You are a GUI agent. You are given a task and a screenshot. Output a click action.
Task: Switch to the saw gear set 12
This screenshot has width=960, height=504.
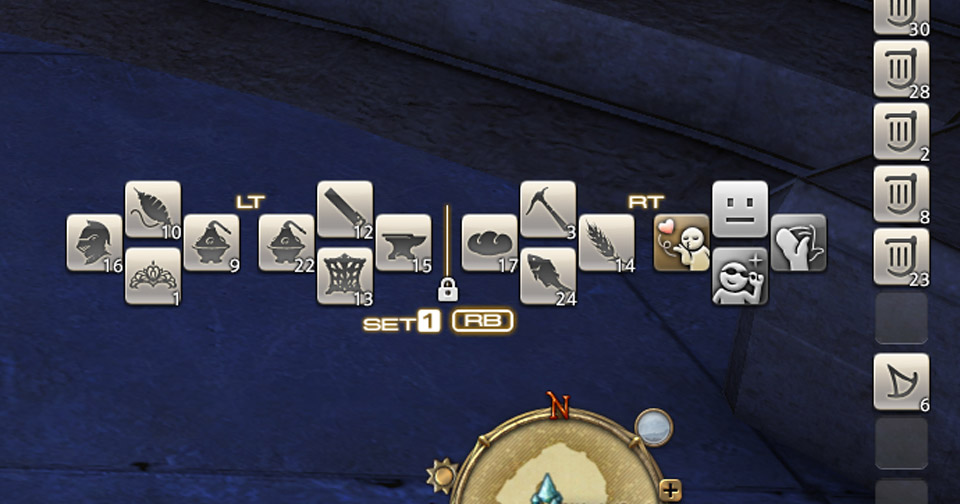pos(345,209)
